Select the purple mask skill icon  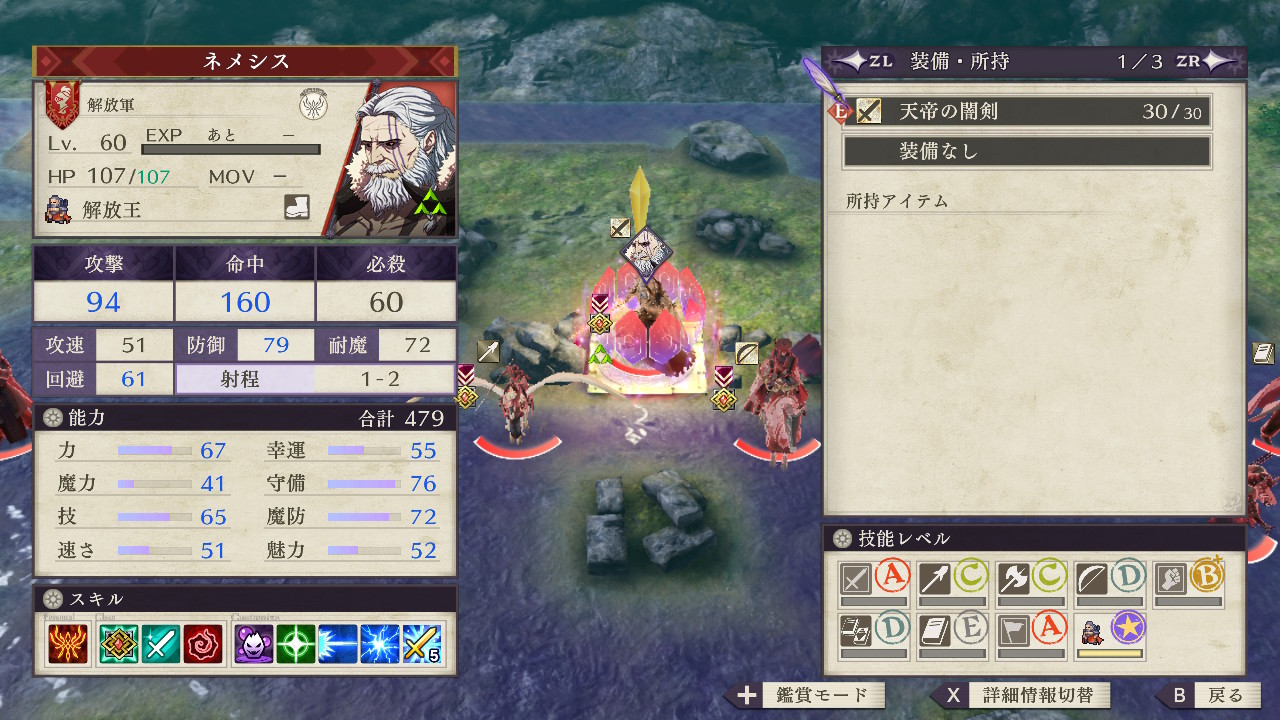tap(253, 645)
